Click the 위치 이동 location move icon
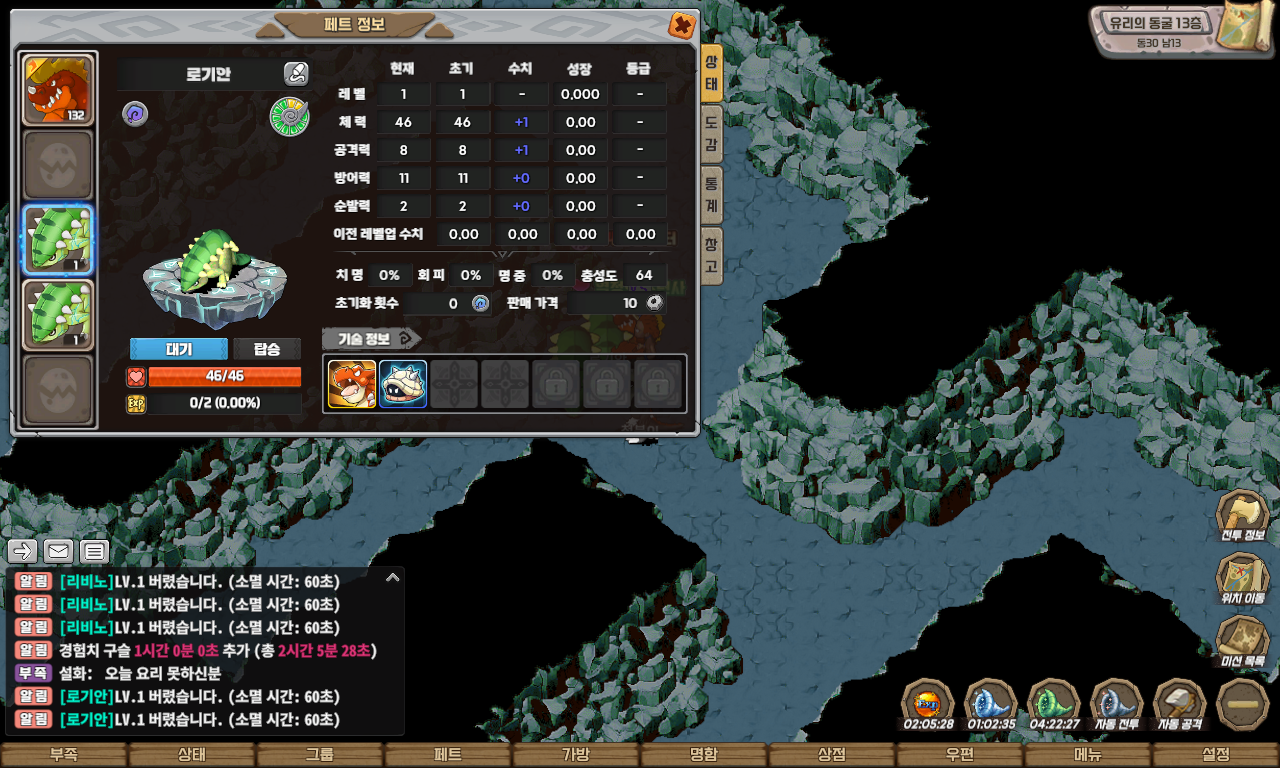 coord(1242,578)
